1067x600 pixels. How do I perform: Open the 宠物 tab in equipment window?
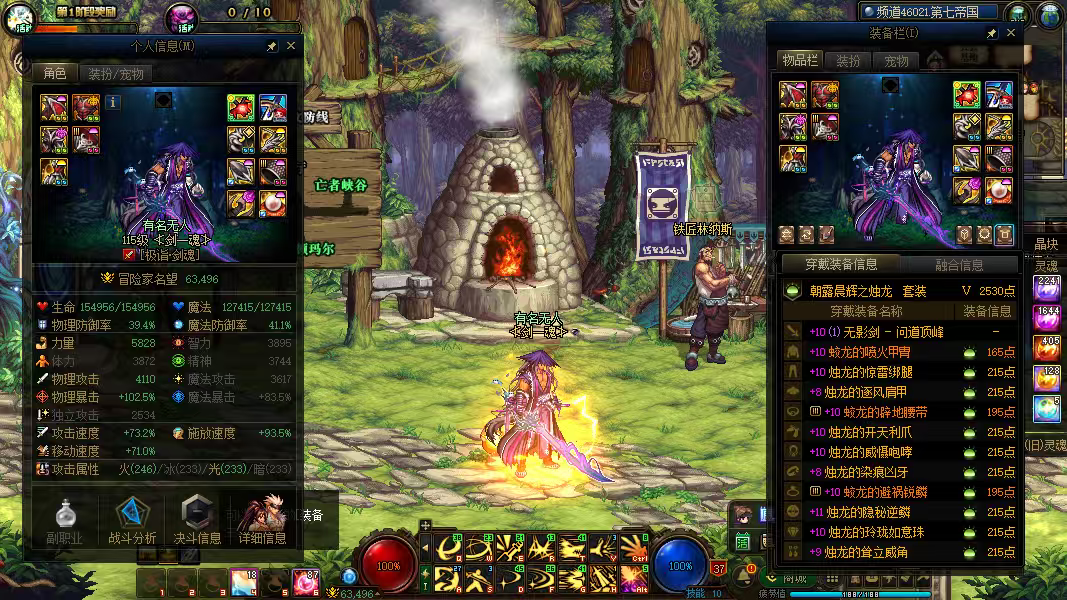(896, 61)
